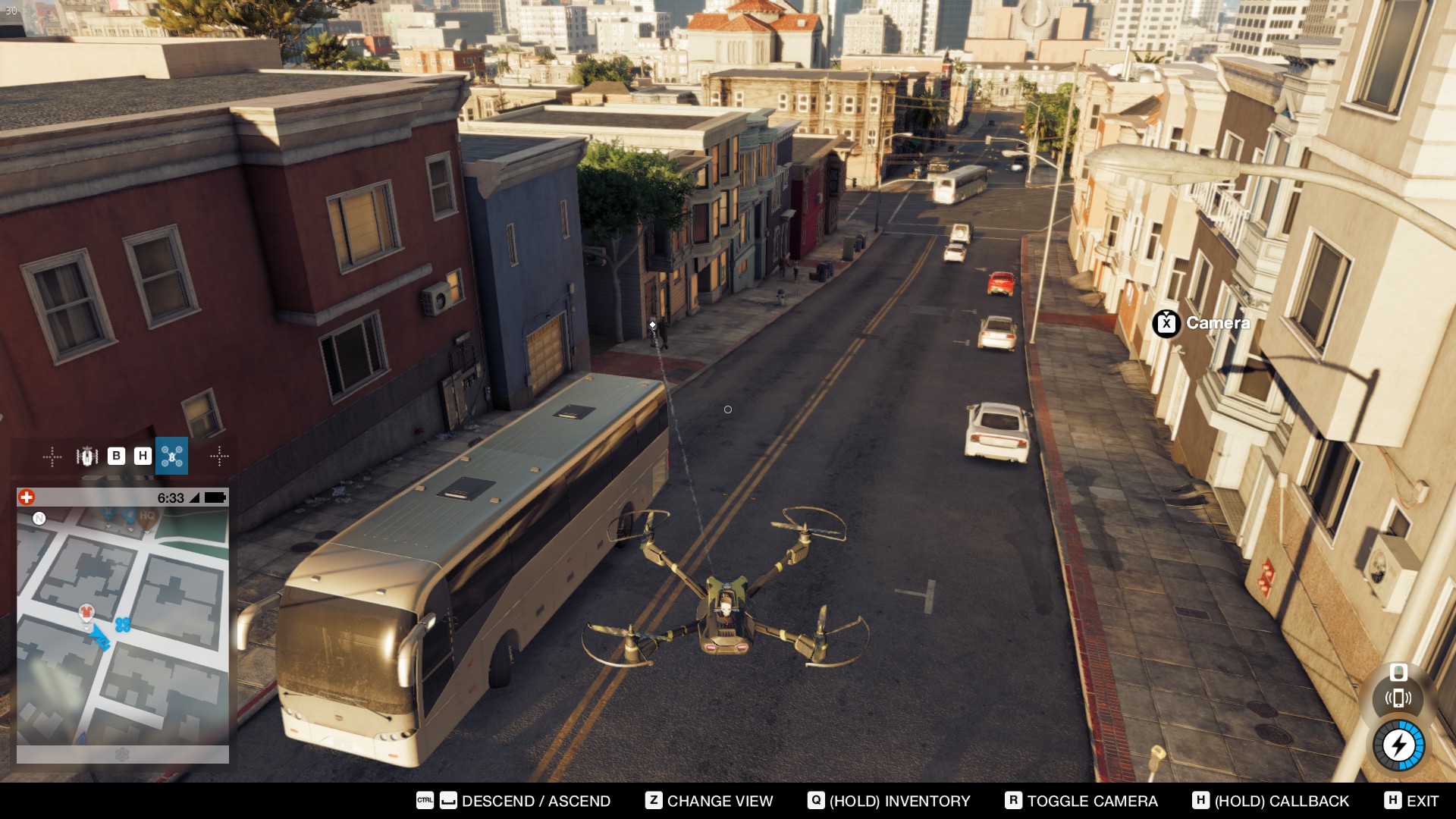Select the orange t-shirt clothing store marker
The image size is (1456, 819).
pos(86,612)
